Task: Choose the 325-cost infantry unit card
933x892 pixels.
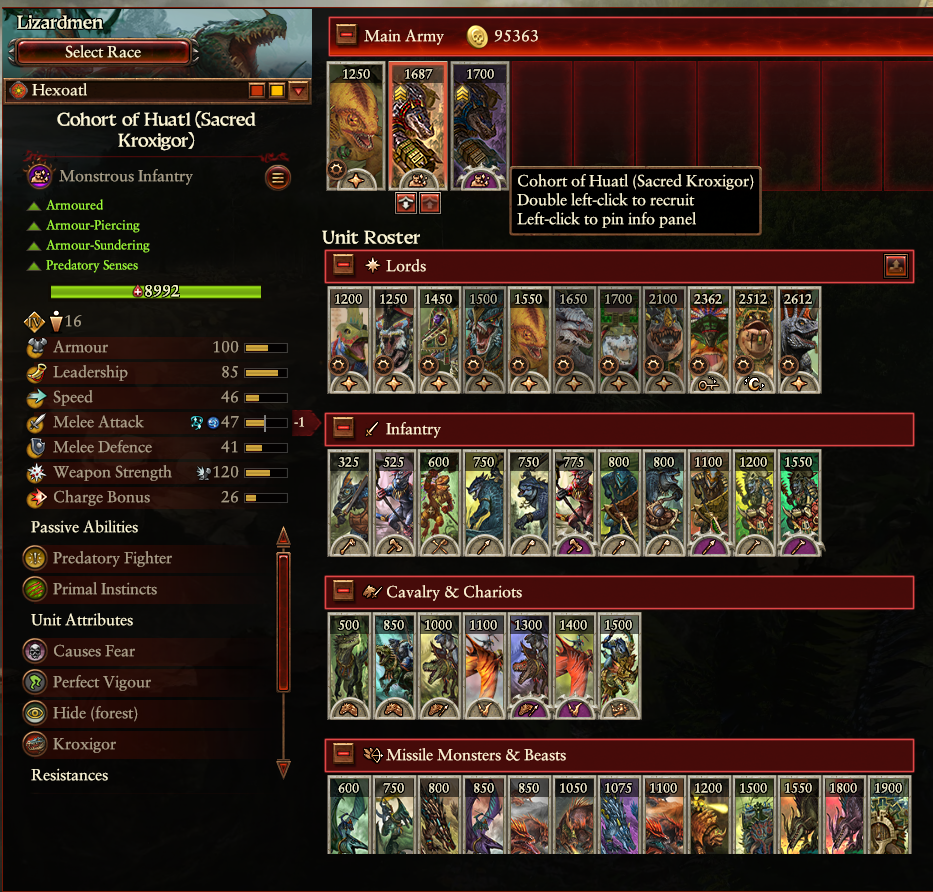Action: 349,503
